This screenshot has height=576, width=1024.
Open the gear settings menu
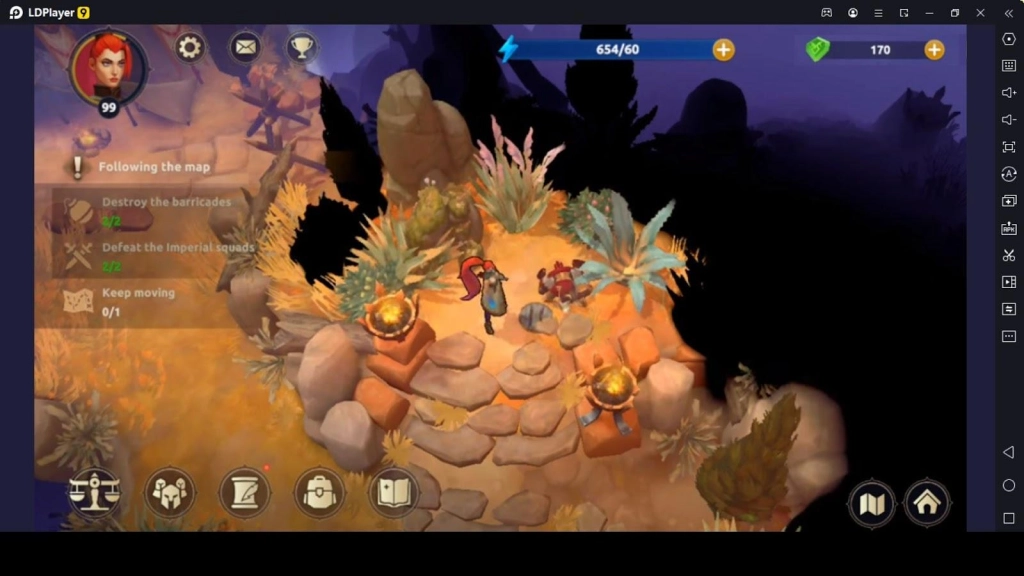tap(190, 47)
